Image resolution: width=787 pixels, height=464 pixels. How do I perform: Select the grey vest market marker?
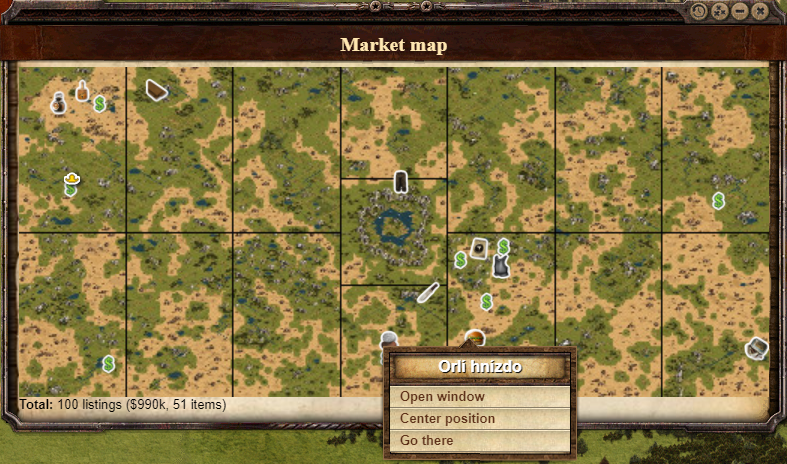501,266
